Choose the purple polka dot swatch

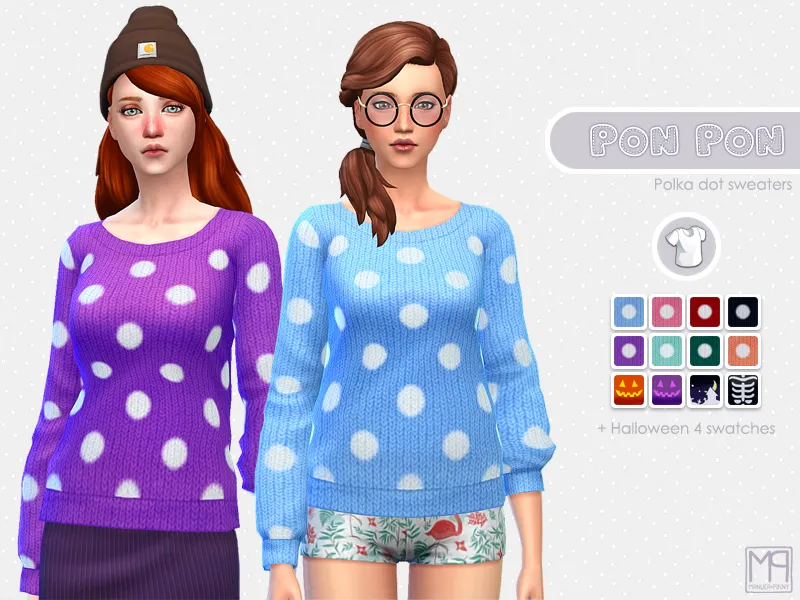pos(628,350)
